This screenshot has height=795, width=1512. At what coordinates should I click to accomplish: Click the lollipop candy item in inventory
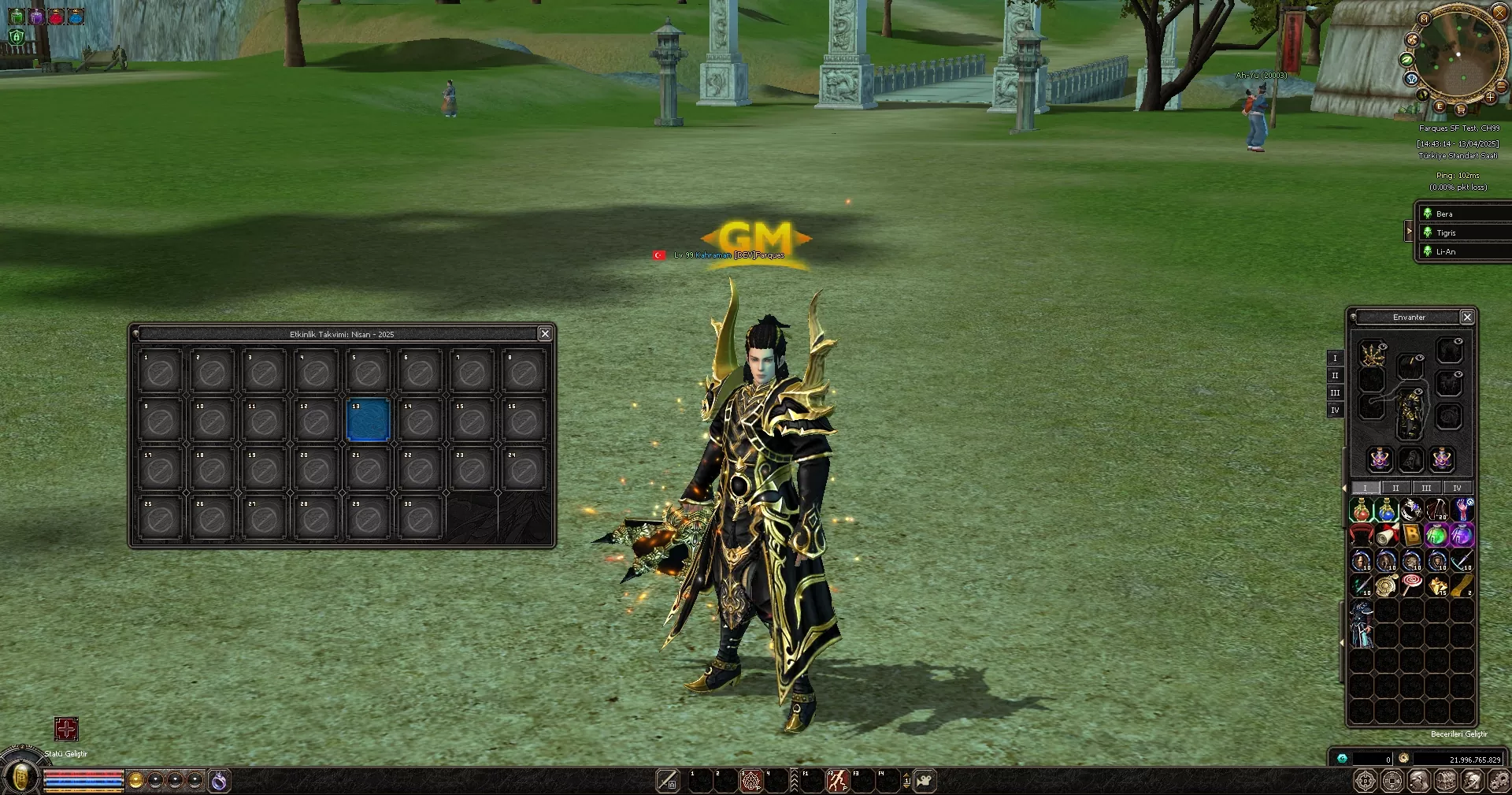1412,582
